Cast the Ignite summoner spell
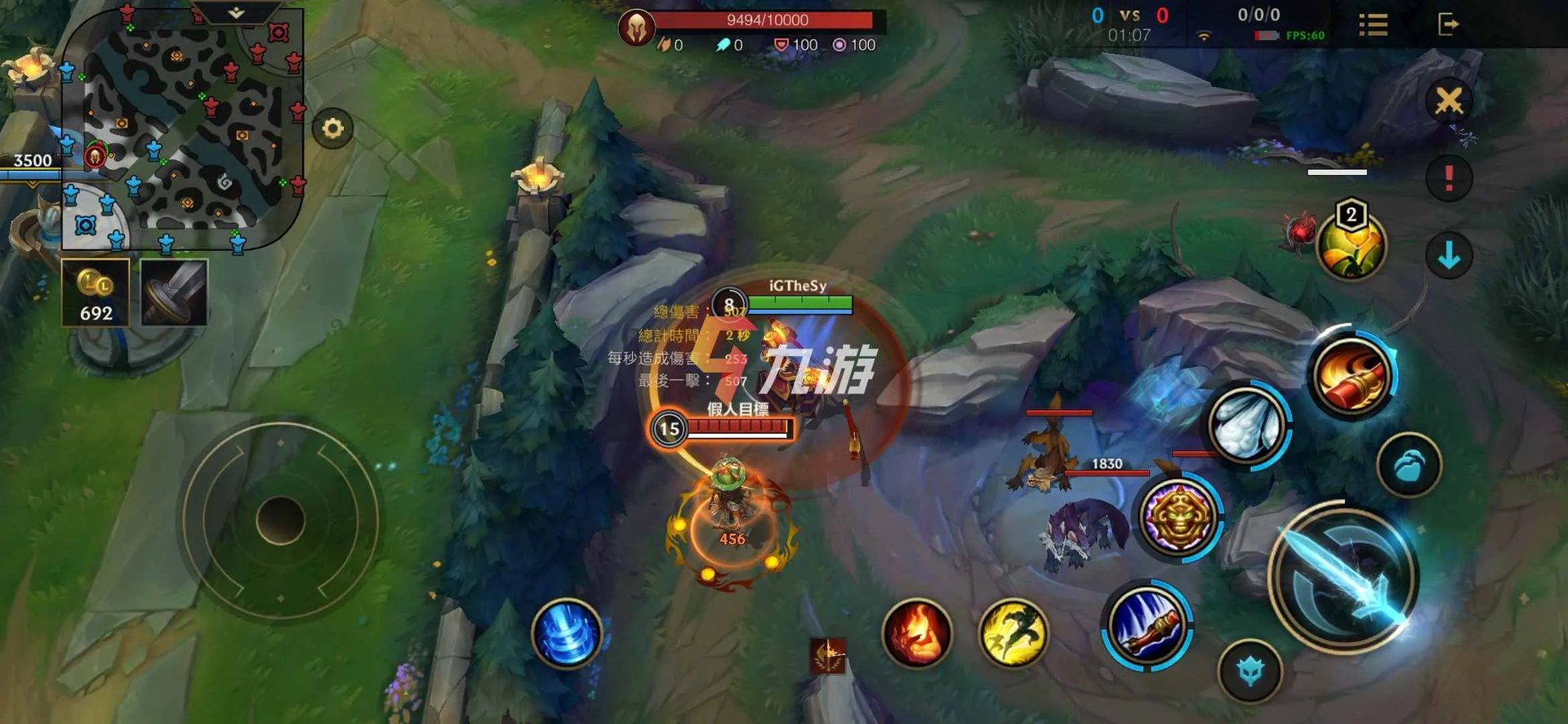 [916, 632]
